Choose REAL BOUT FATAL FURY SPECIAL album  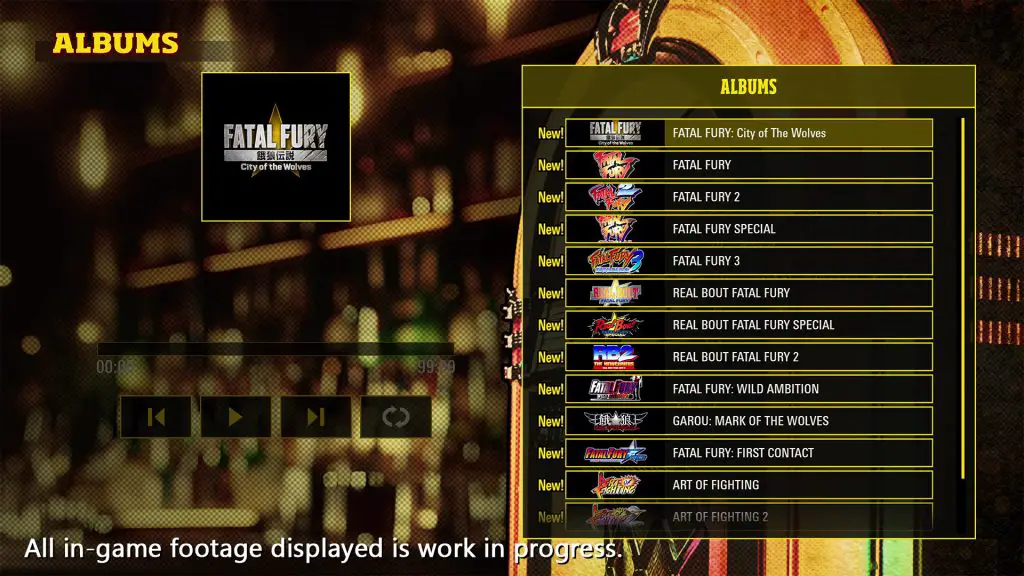click(x=748, y=325)
